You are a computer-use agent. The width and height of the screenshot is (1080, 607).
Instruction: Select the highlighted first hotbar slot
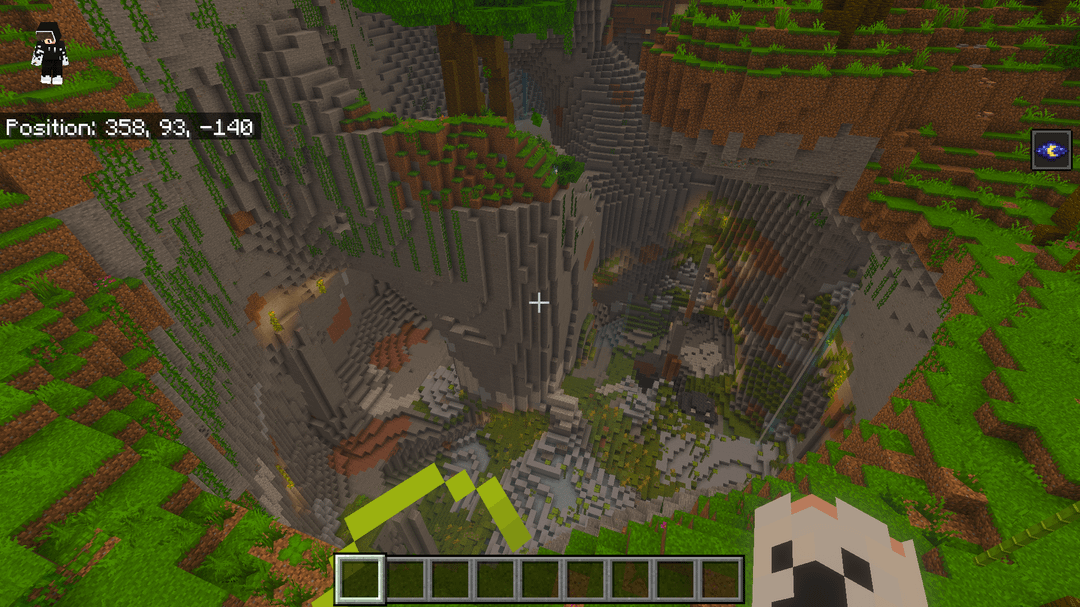click(x=360, y=579)
